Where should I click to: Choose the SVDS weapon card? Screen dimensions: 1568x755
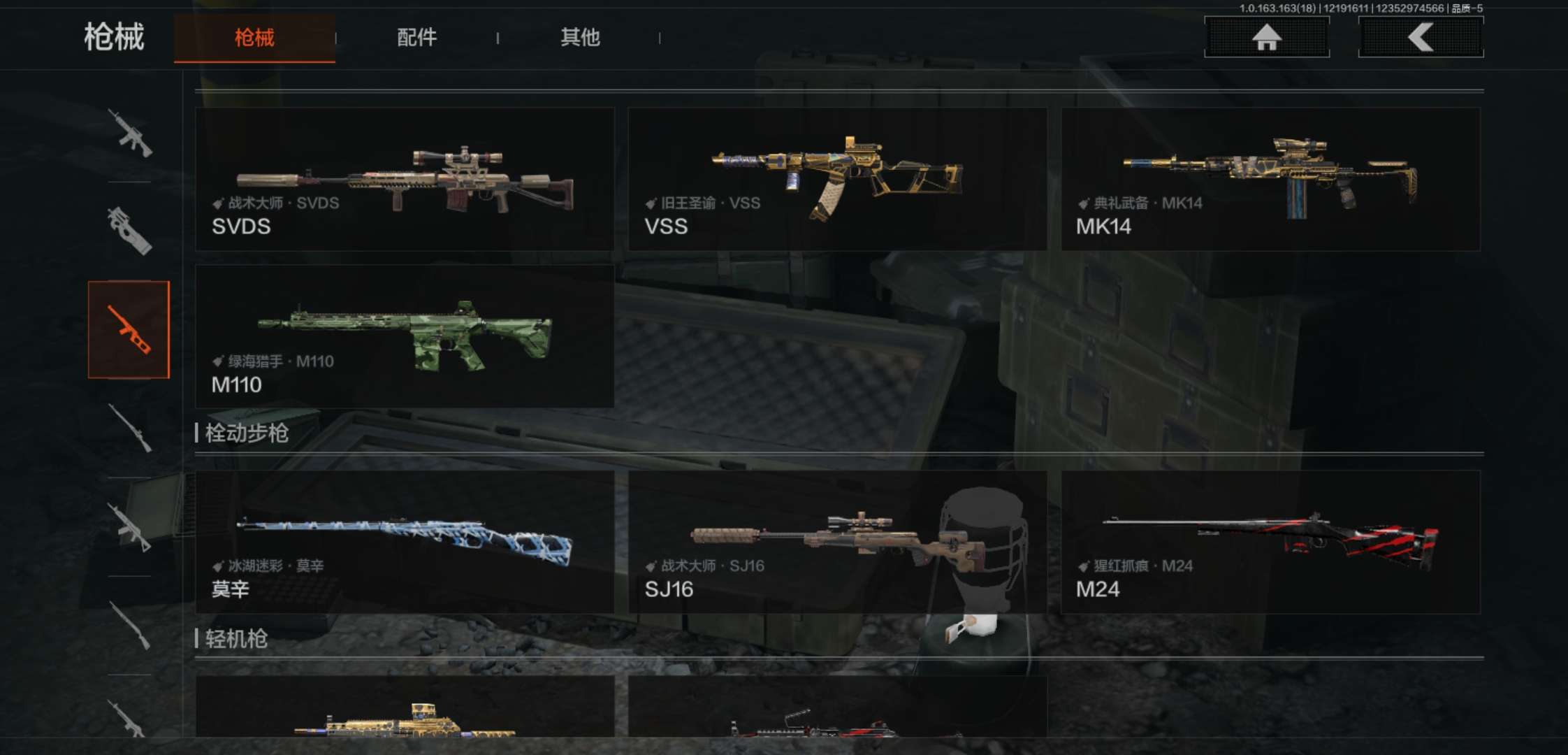405,179
